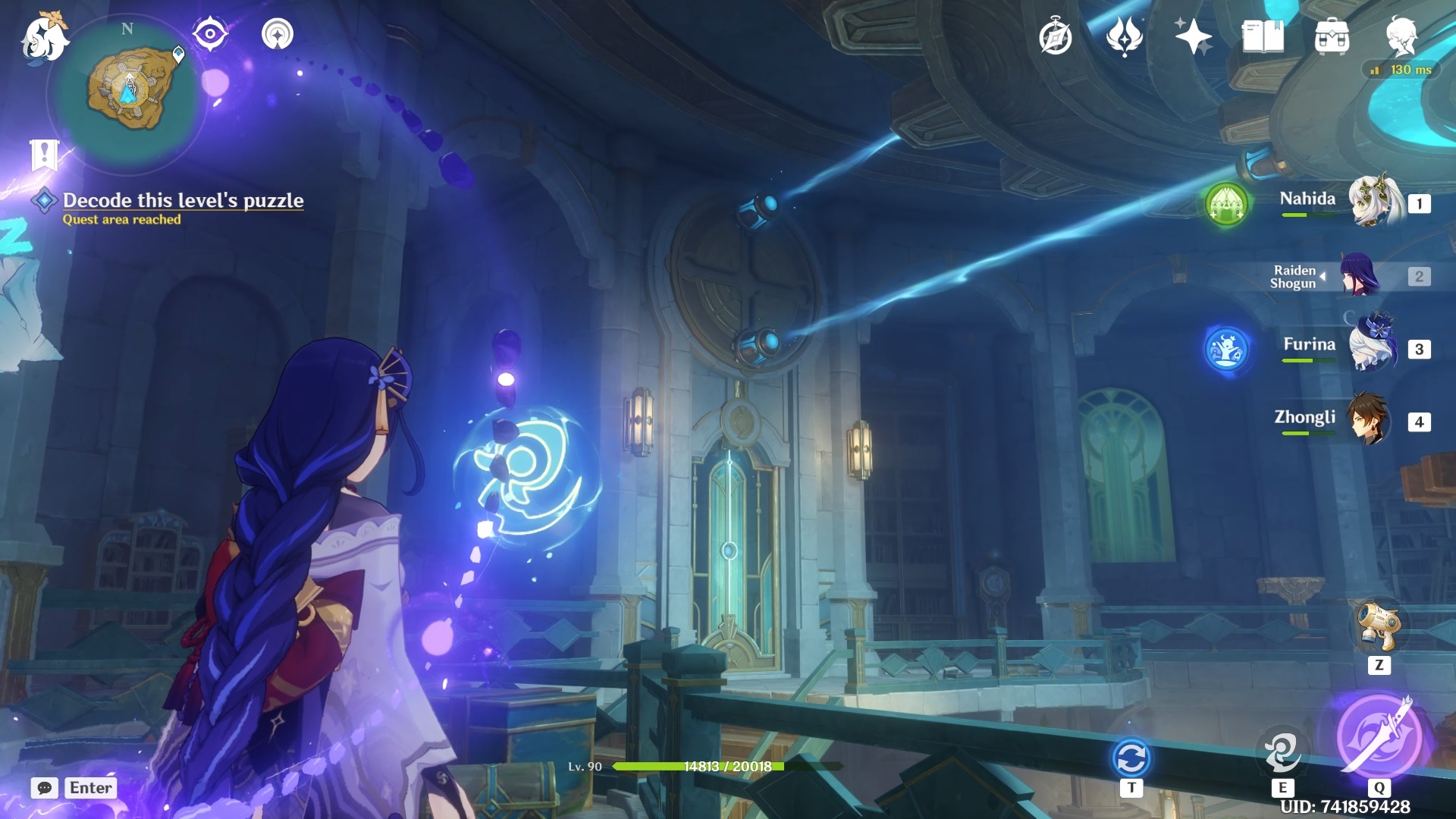The image size is (1456, 819).
Task: Select the 'Decode this level's puzzle' quest tracker
Action: click(x=183, y=200)
